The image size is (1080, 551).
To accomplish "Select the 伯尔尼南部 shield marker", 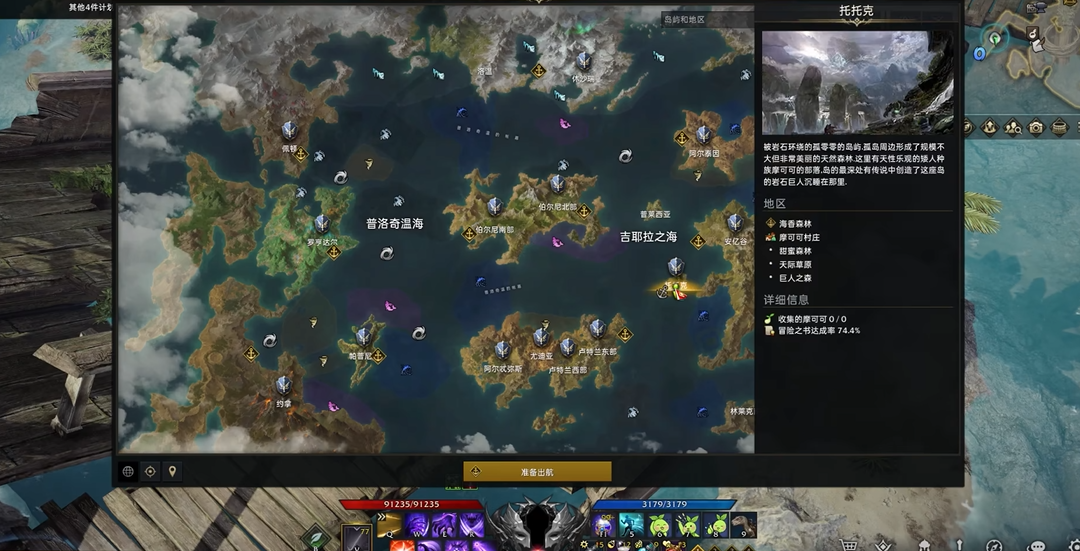I will tap(494, 207).
